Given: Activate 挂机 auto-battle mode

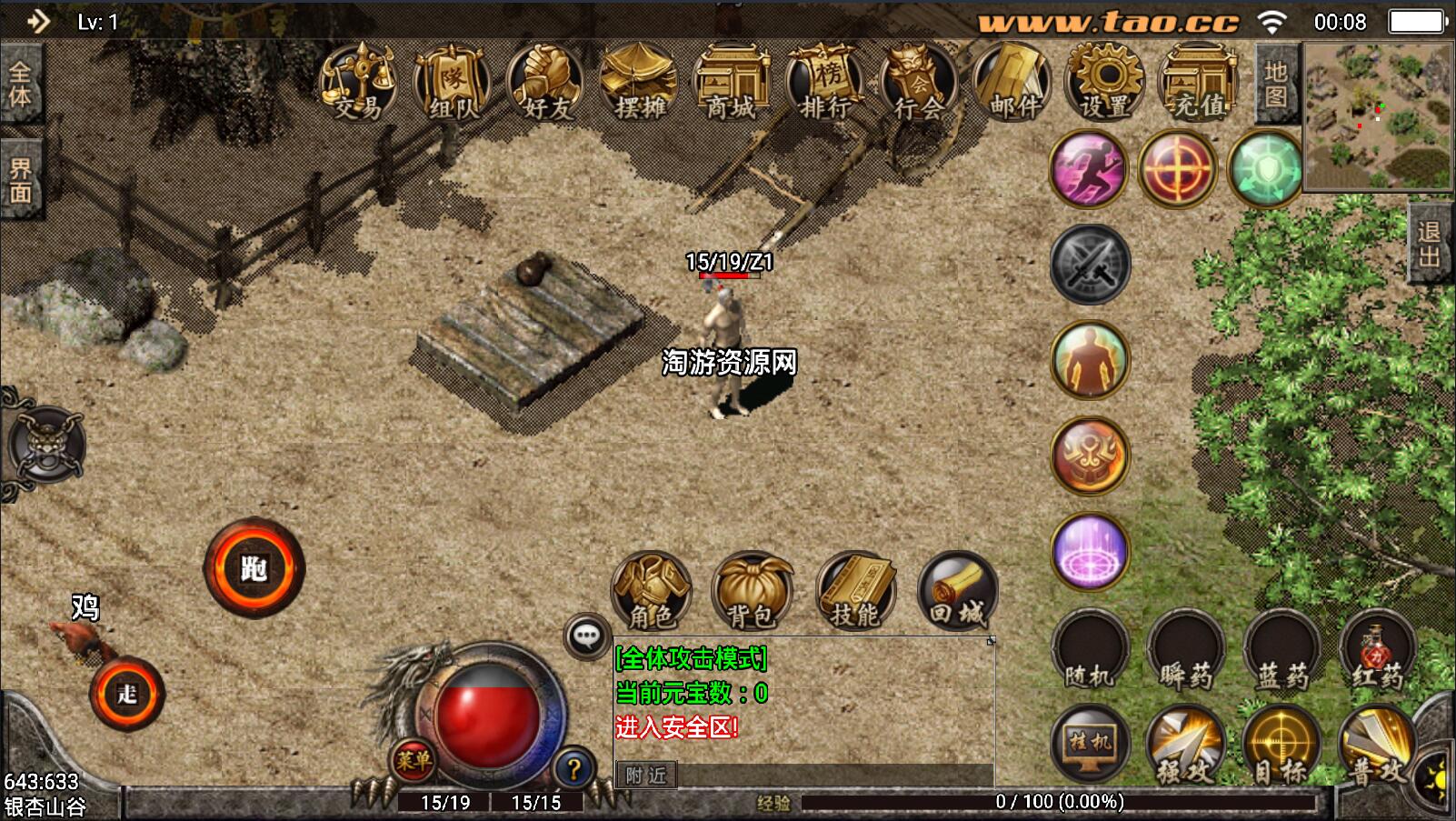Looking at the screenshot, I should click(x=1090, y=744).
